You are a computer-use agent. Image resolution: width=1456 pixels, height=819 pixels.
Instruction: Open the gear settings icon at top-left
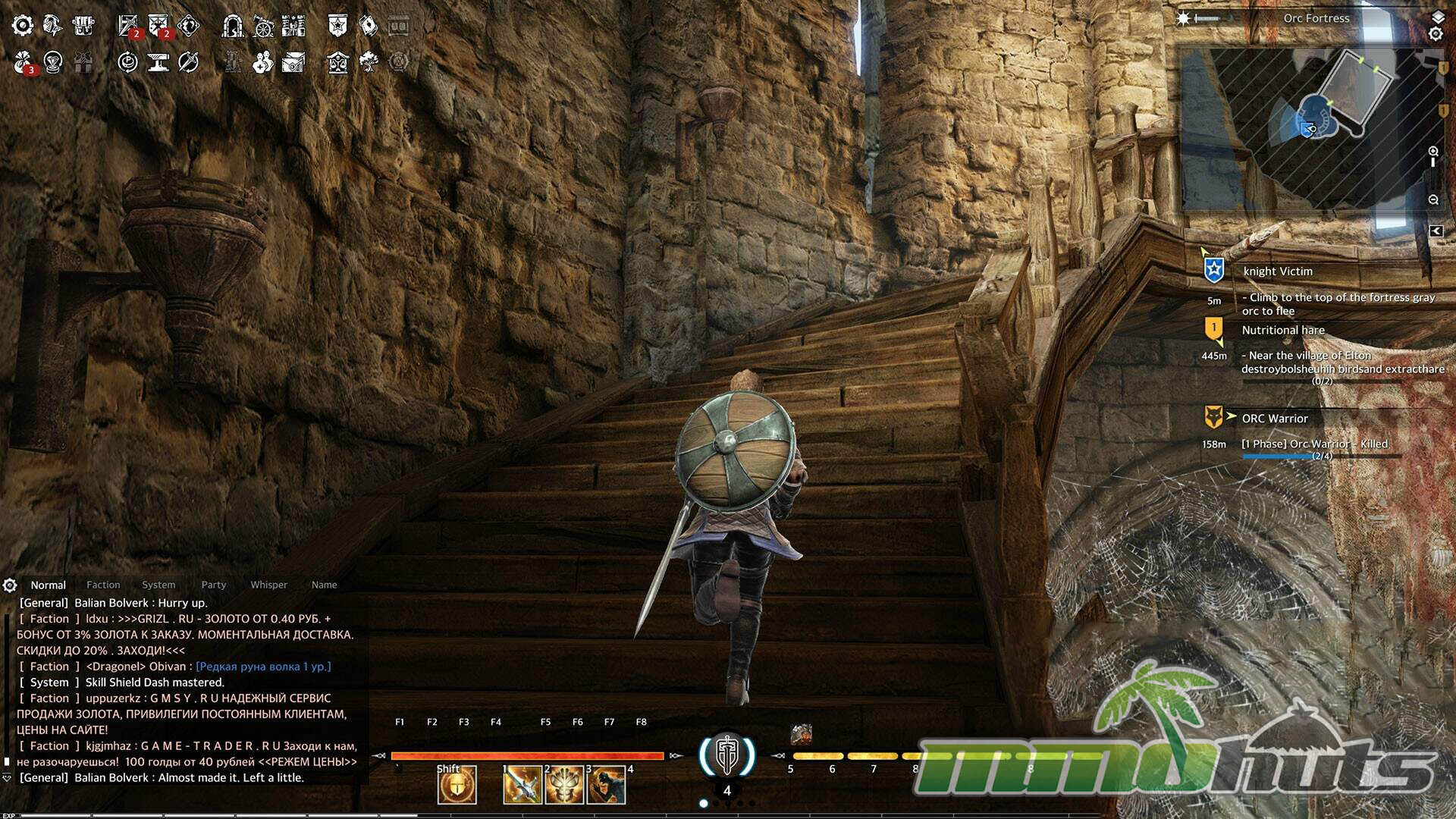(x=23, y=26)
